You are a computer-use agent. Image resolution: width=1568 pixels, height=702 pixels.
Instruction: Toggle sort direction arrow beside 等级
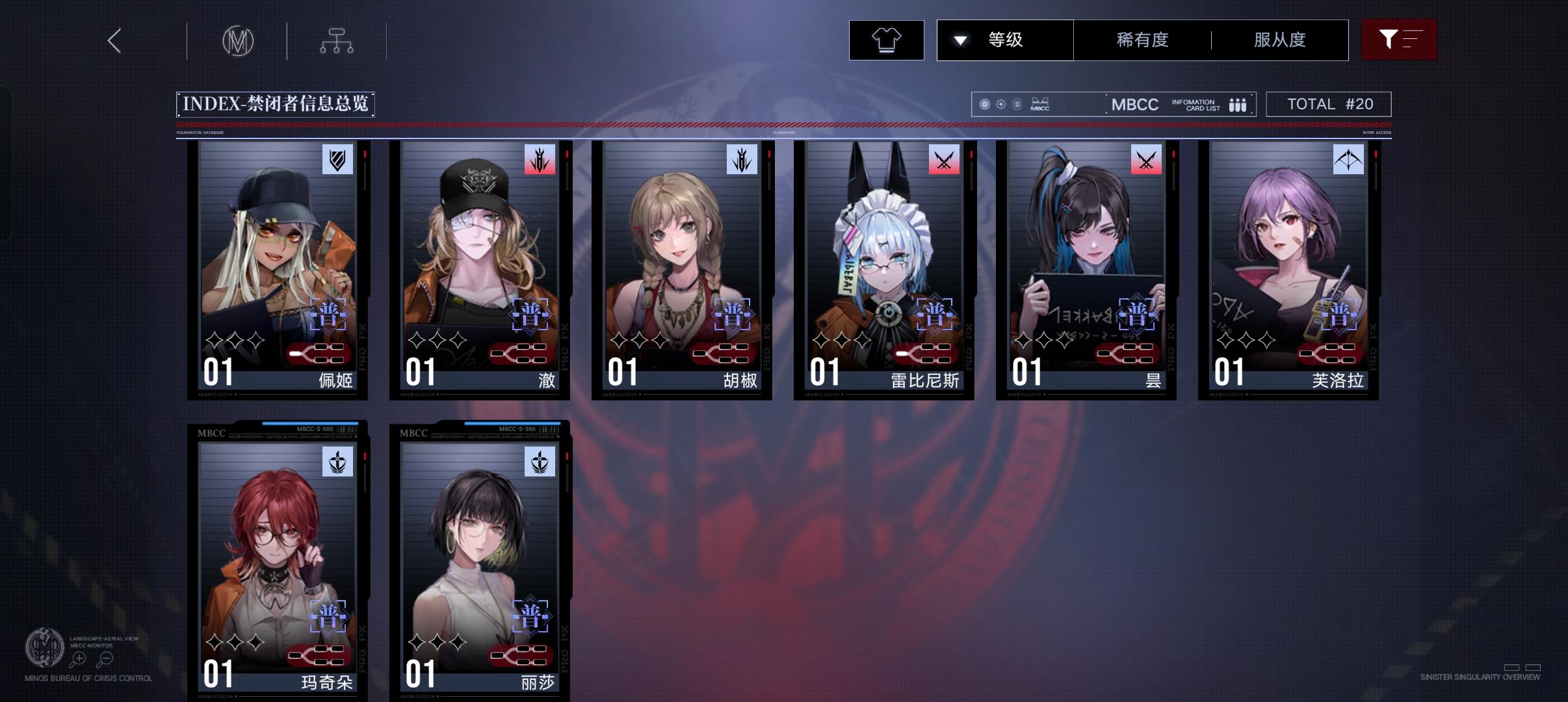click(x=961, y=40)
